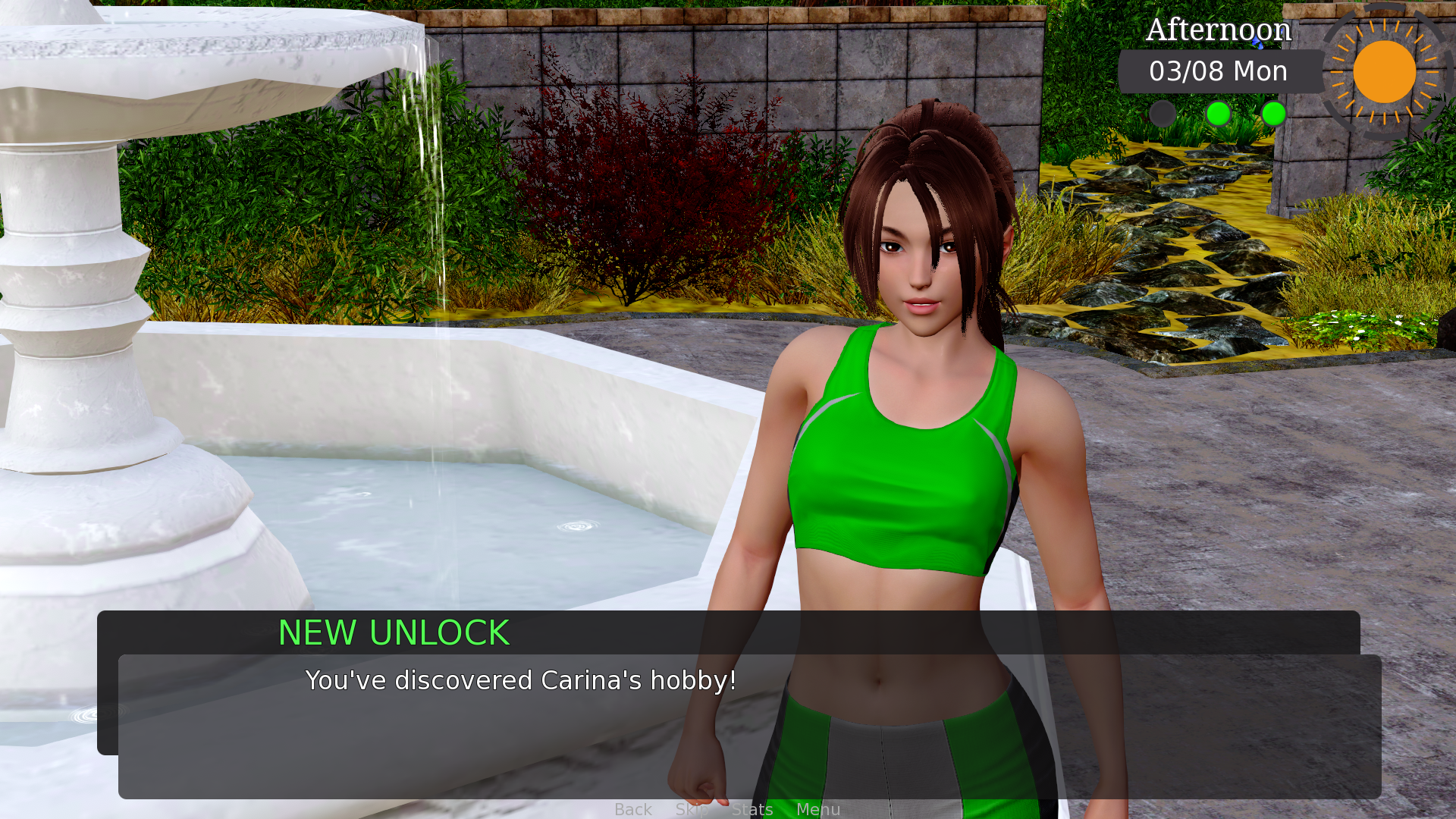The height and width of the screenshot is (819, 1456).
Task: Open the Stats screen
Action: [x=753, y=809]
